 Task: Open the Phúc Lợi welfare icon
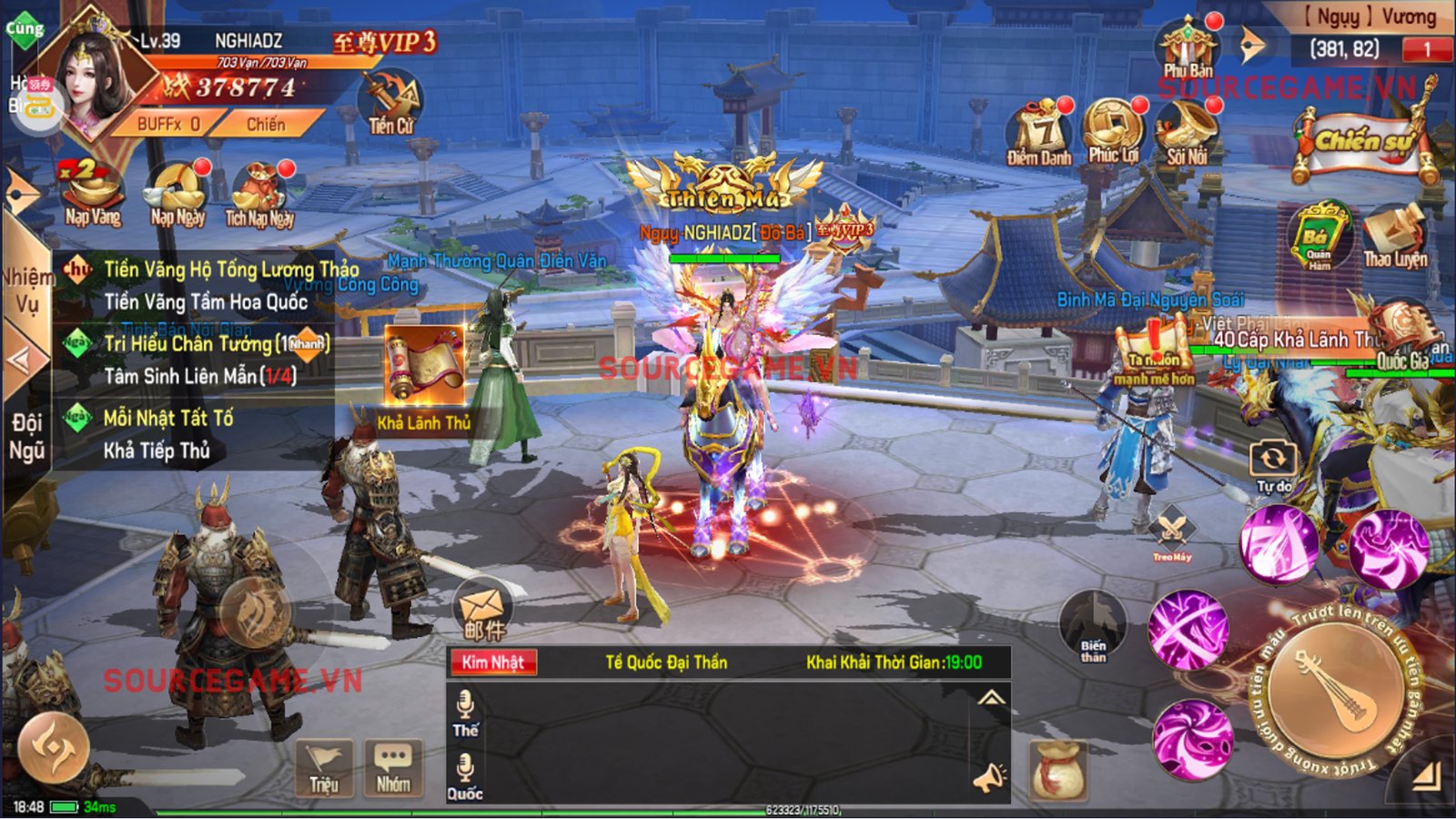pyautogui.click(x=1112, y=131)
